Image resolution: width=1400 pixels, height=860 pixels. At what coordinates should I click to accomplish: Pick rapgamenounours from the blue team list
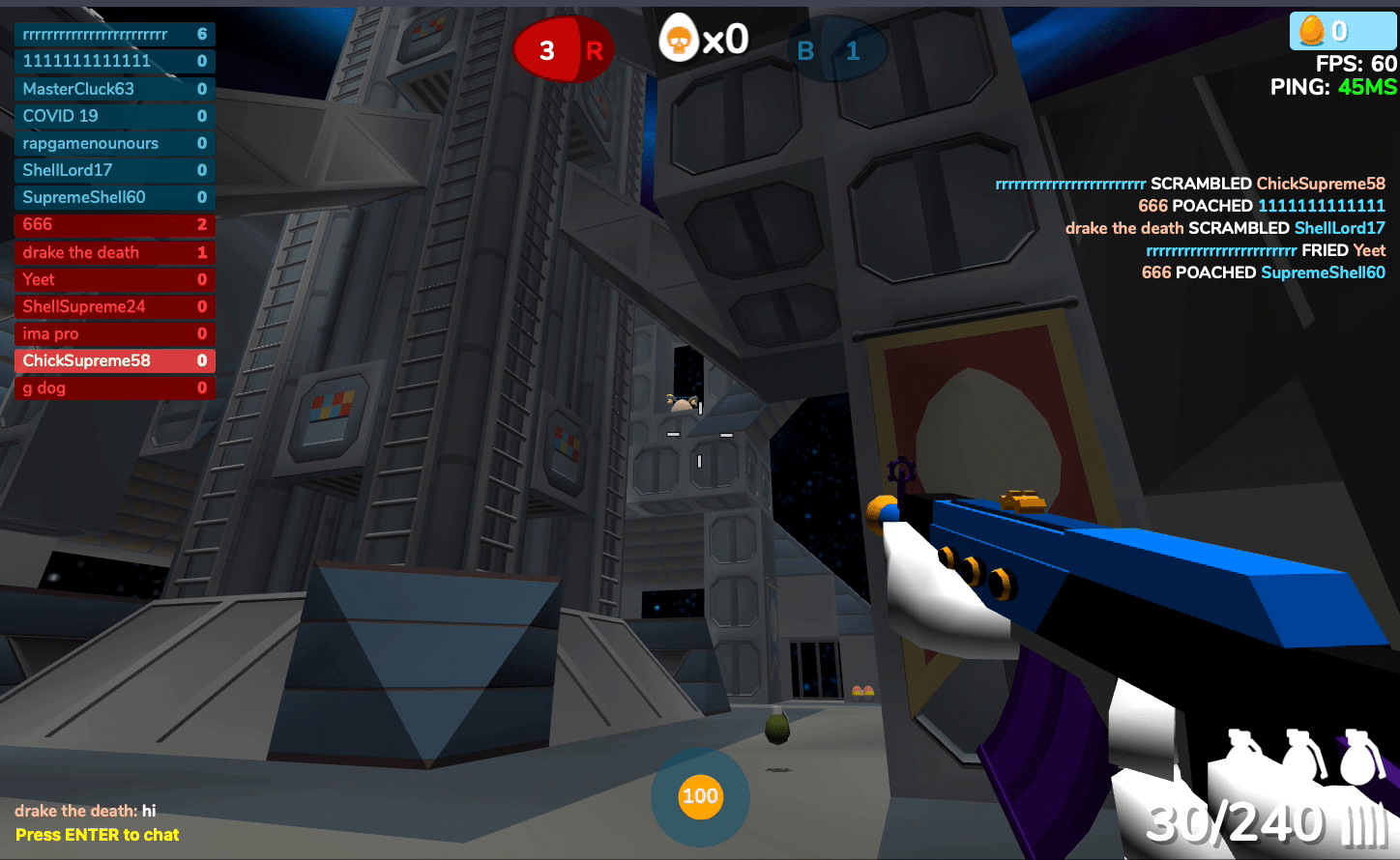click(x=114, y=143)
